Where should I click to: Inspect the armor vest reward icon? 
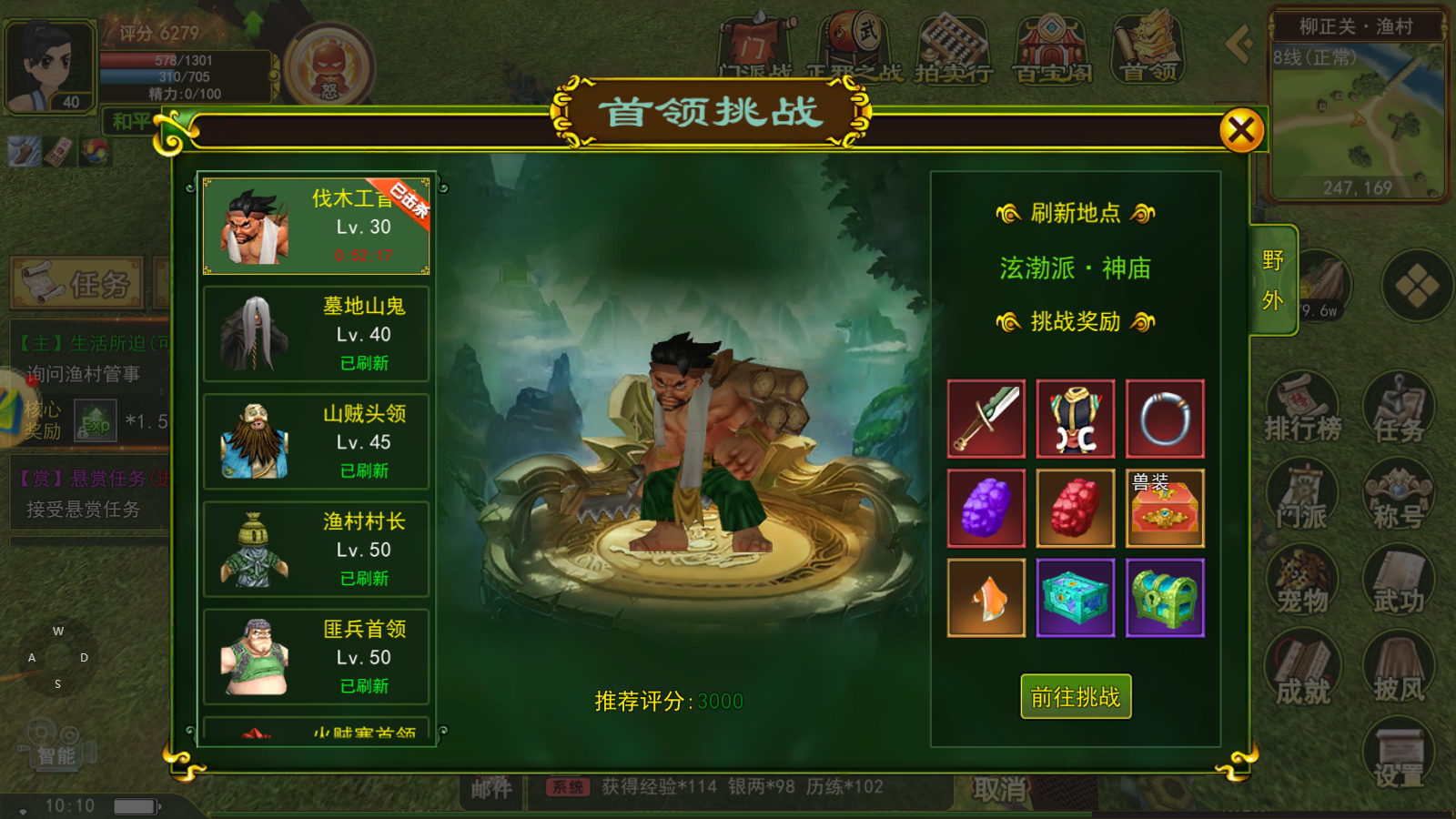[1076, 419]
